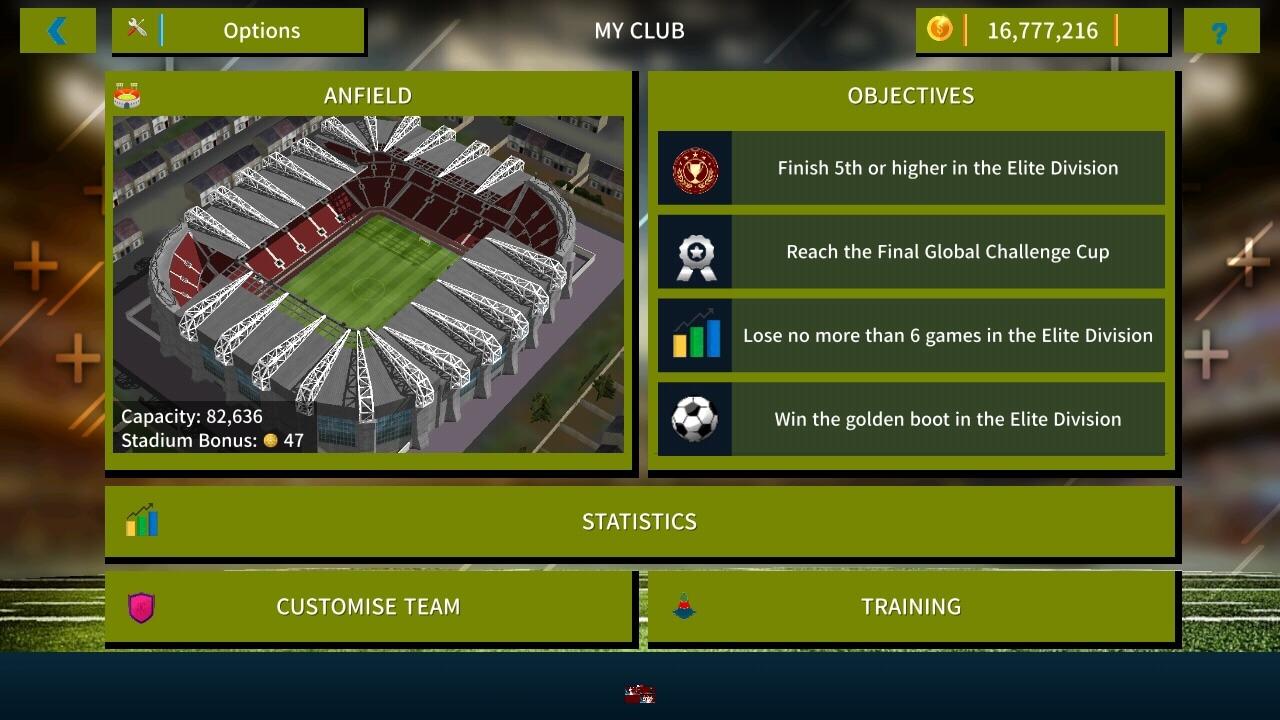This screenshot has width=1280, height=720.
Task: Enter the Training menu
Action: tap(911, 607)
